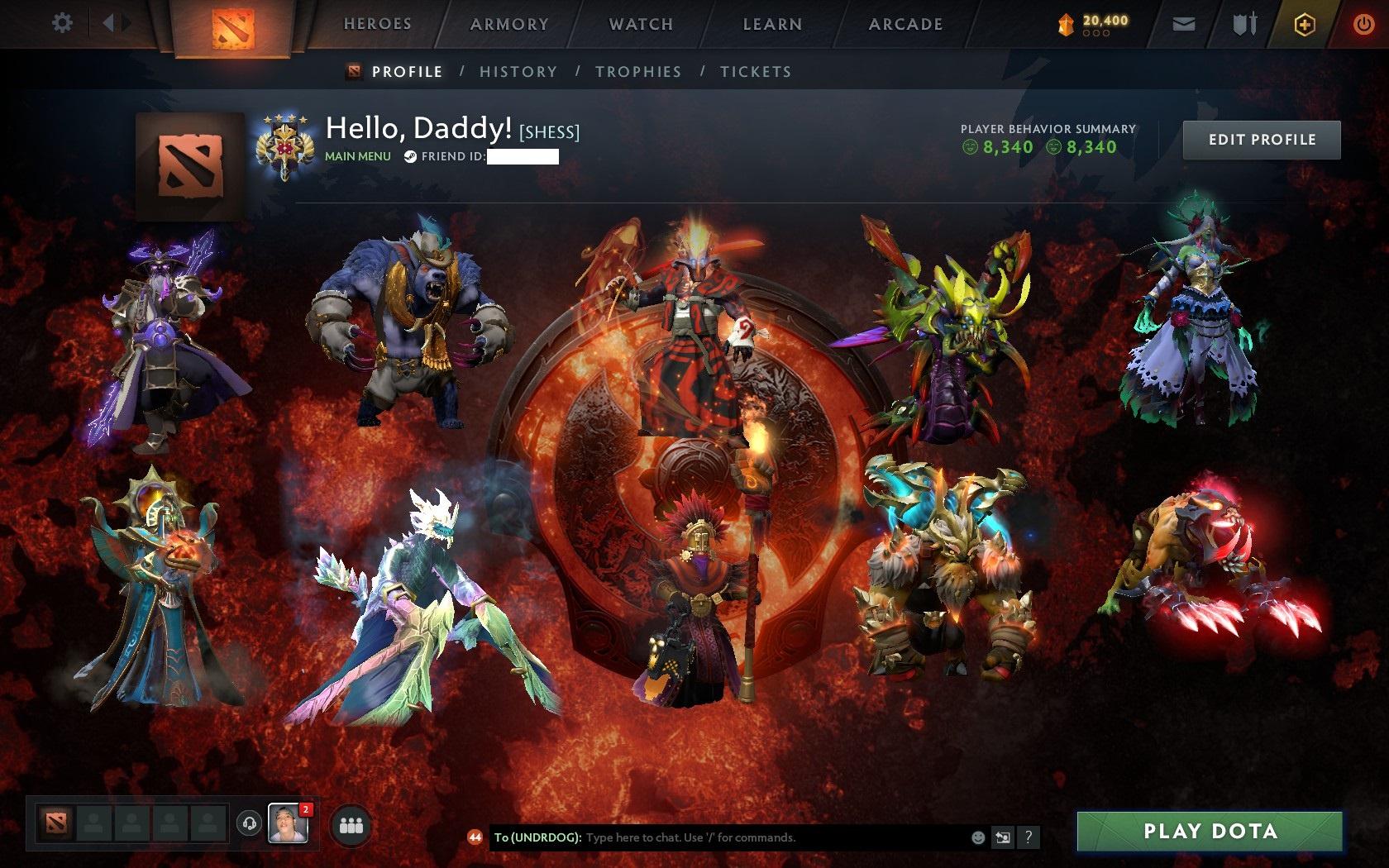This screenshot has height=868, width=1389.
Task: Switch to the TROPHIES tab
Action: (x=638, y=72)
